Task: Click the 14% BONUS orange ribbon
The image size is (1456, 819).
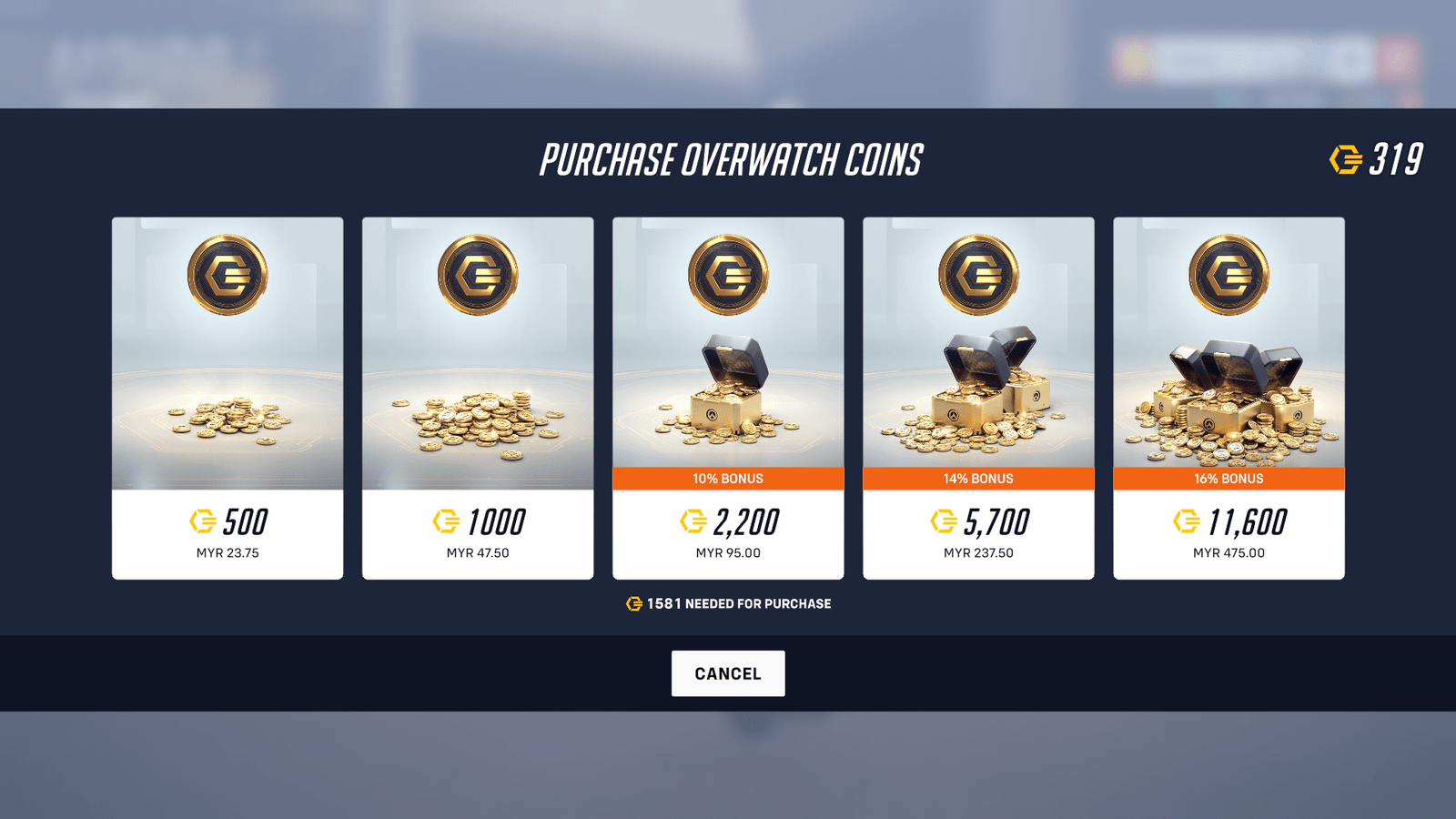Action: tap(979, 478)
